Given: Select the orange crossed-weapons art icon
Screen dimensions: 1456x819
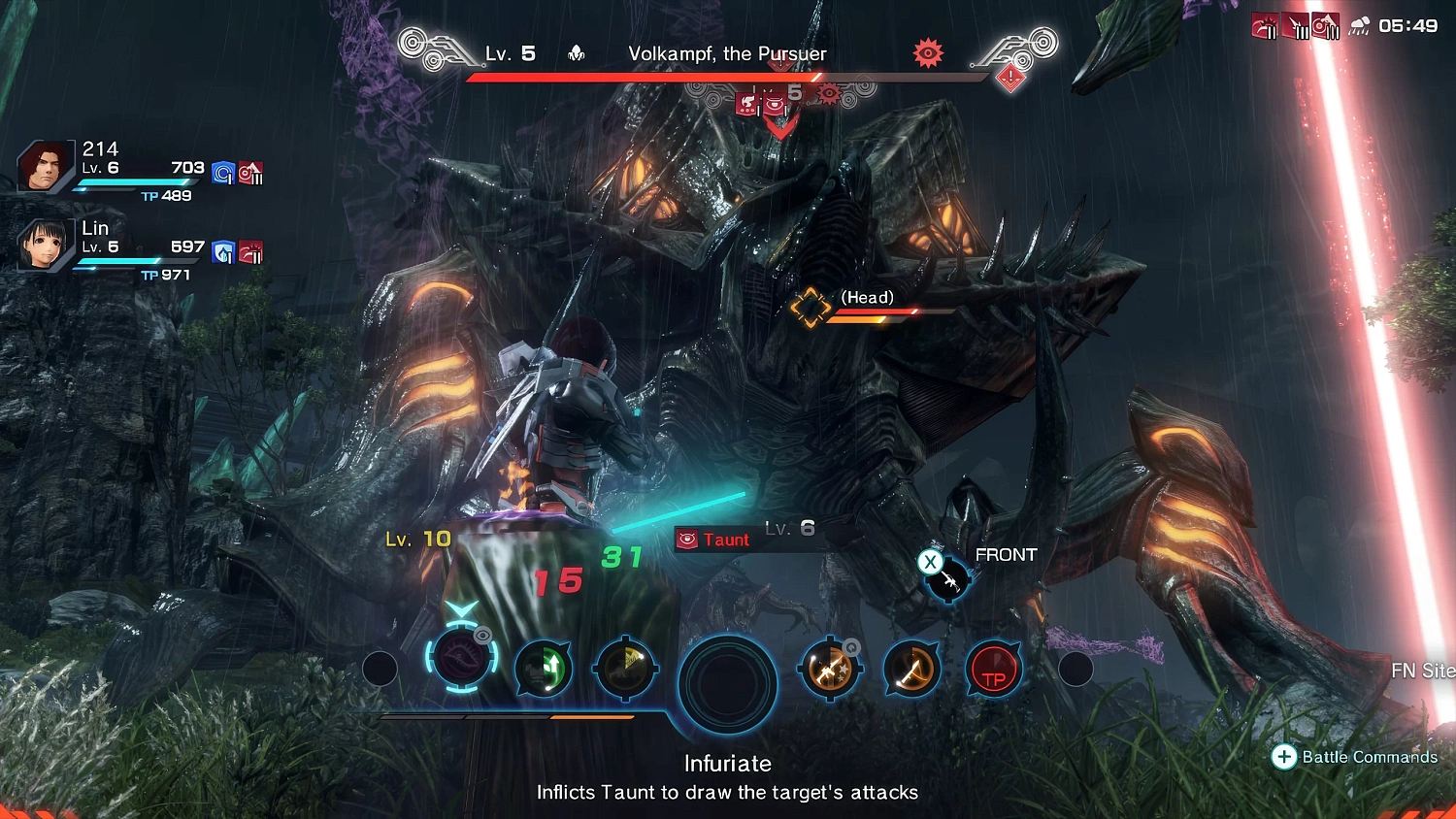Looking at the screenshot, I should (830, 668).
